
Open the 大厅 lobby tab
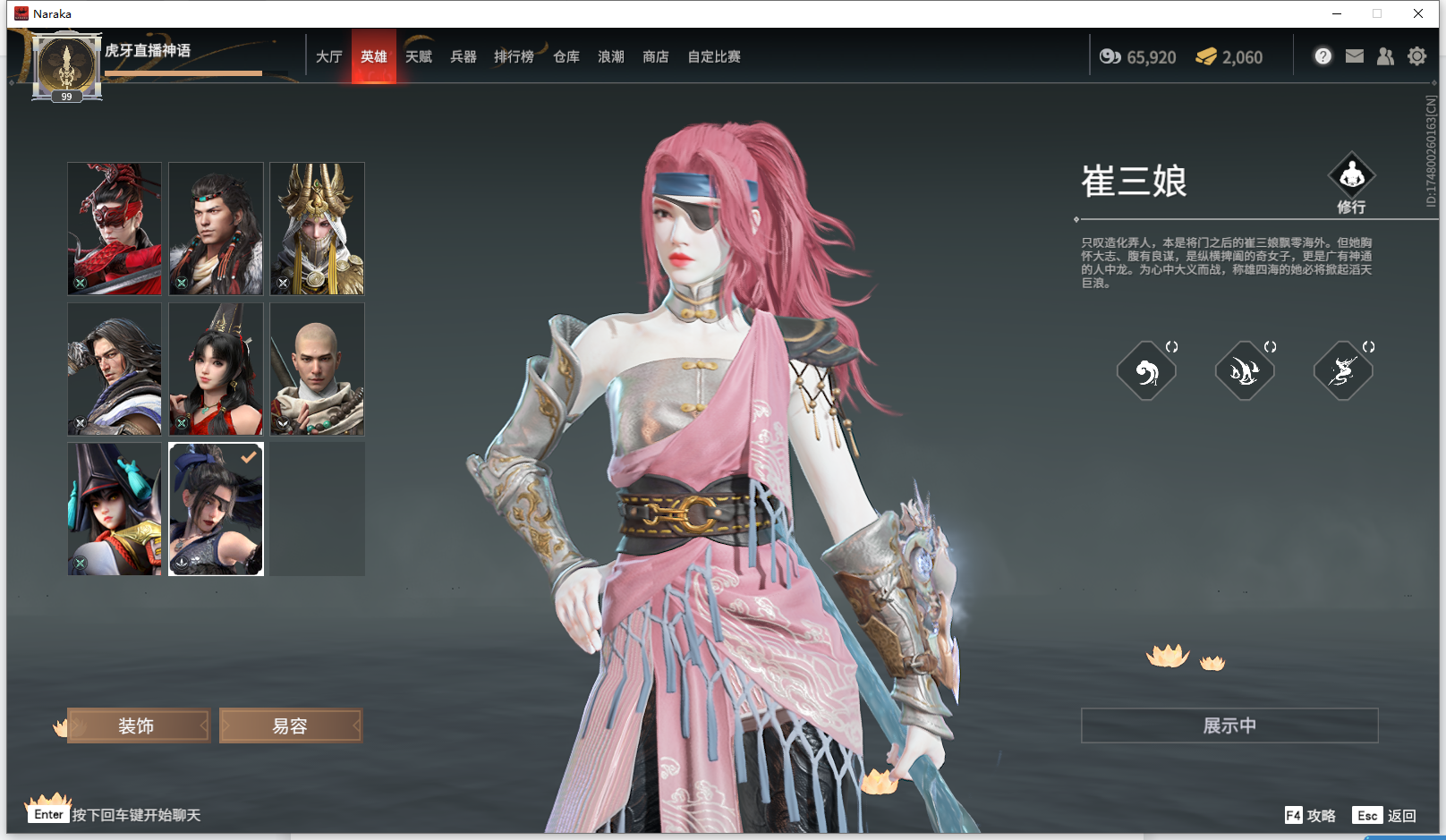328,56
